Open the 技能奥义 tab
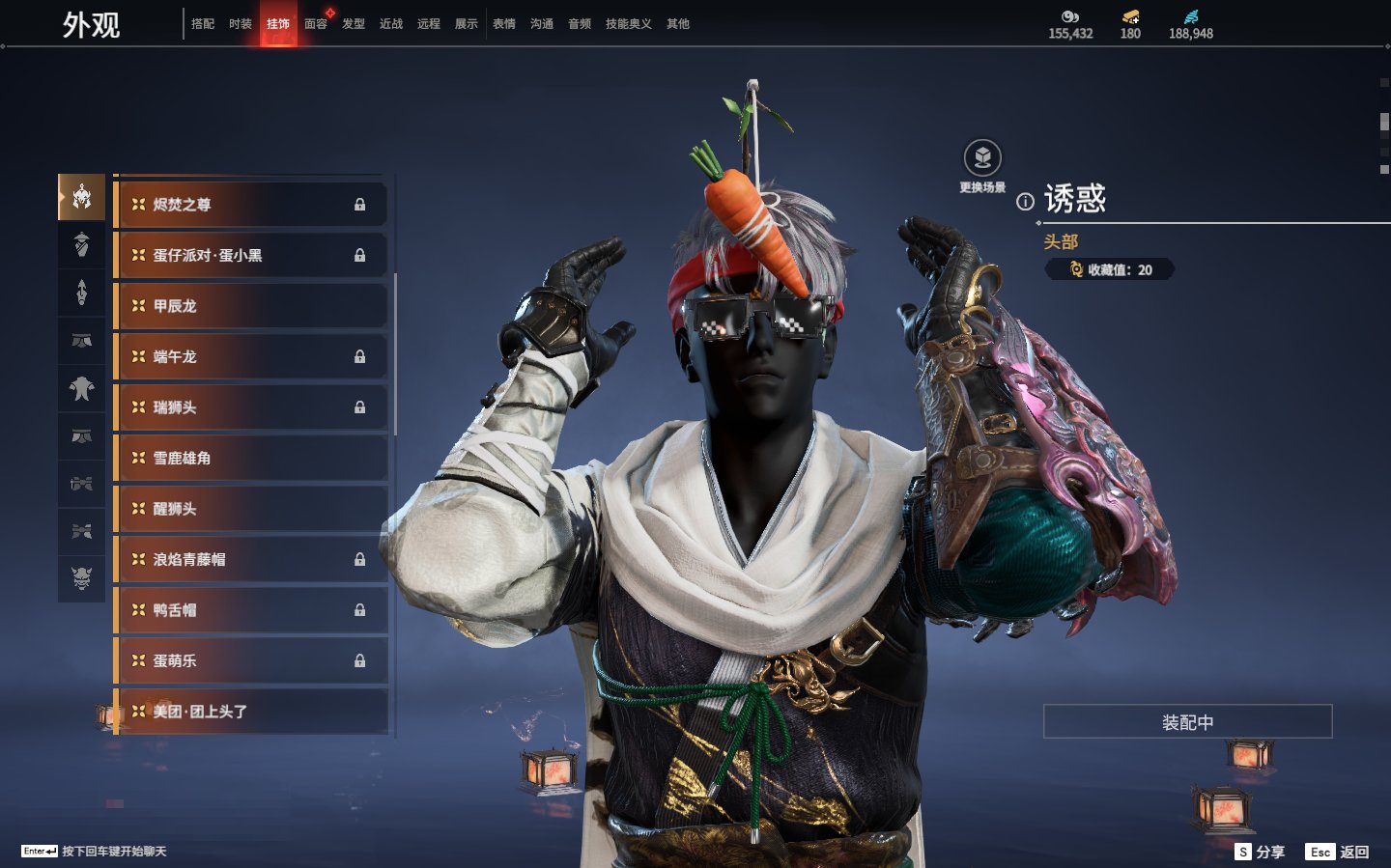Image resolution: width=1391 pixels, height=868 pixels. 628,24
